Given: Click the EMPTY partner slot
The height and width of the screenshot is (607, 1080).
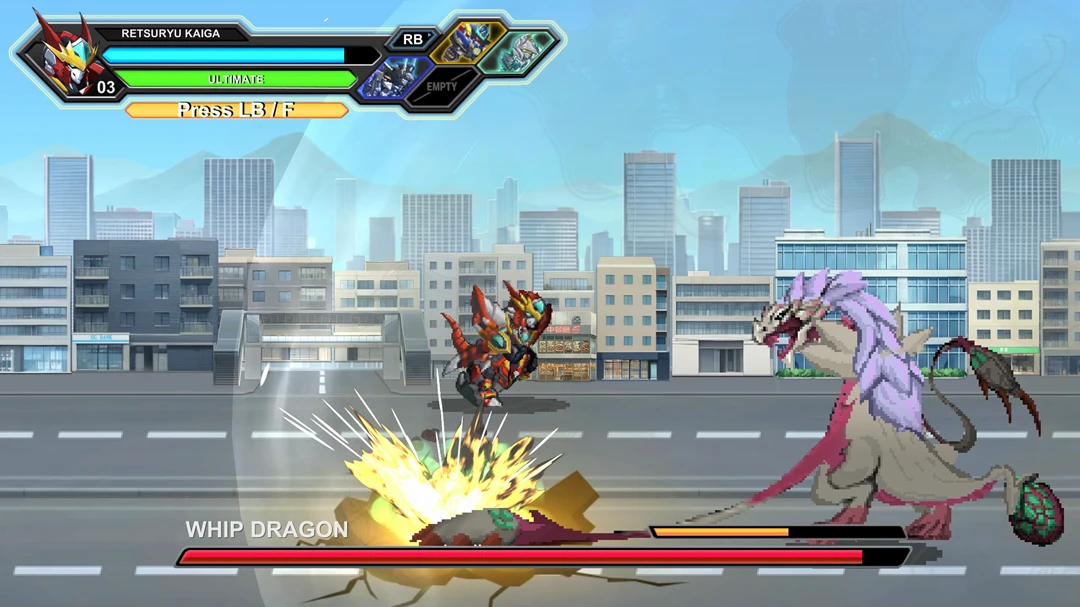Looking at the screenshot, I should (x=441, y=87).
